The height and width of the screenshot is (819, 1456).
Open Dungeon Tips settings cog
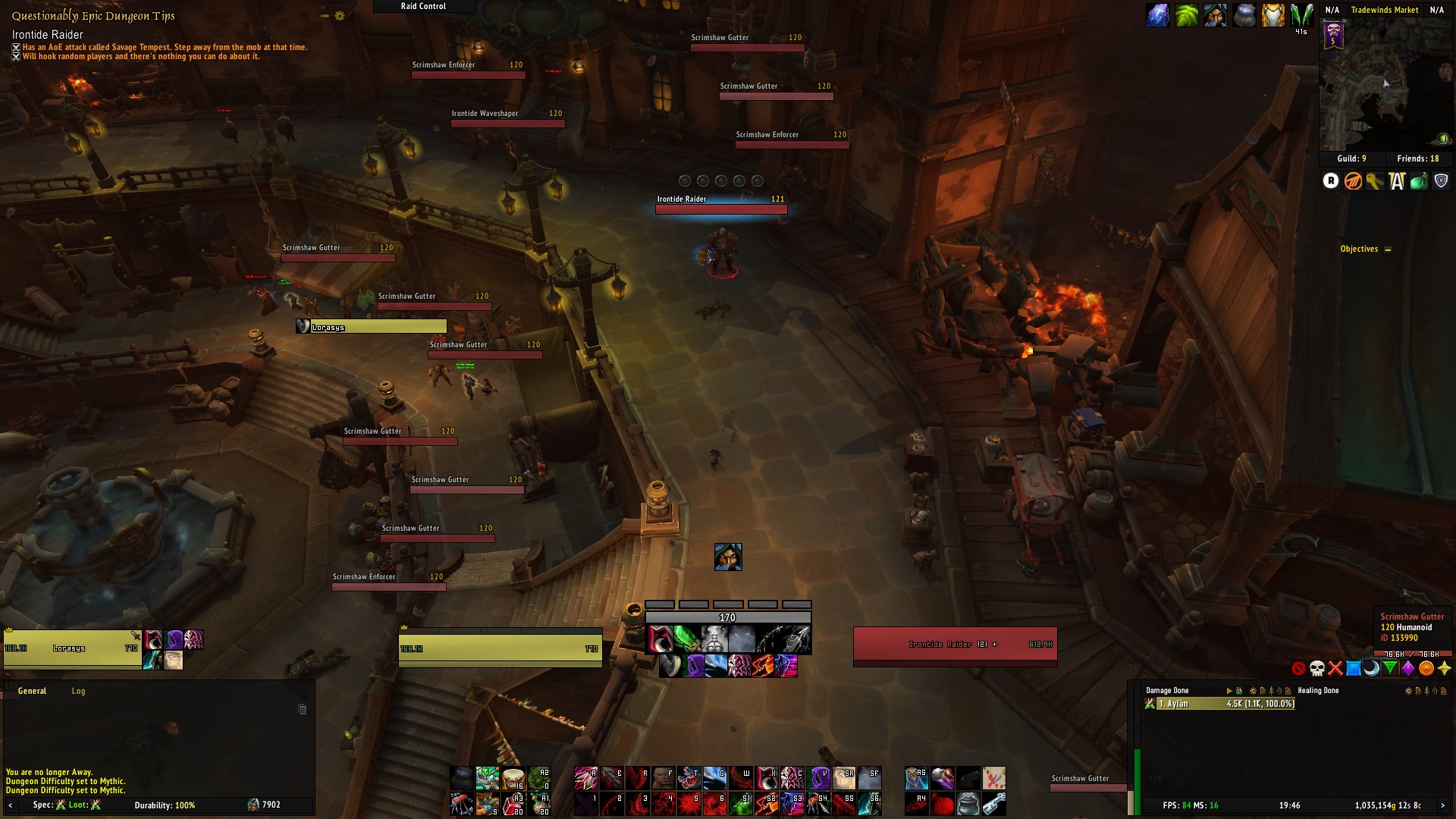point(340,16)
